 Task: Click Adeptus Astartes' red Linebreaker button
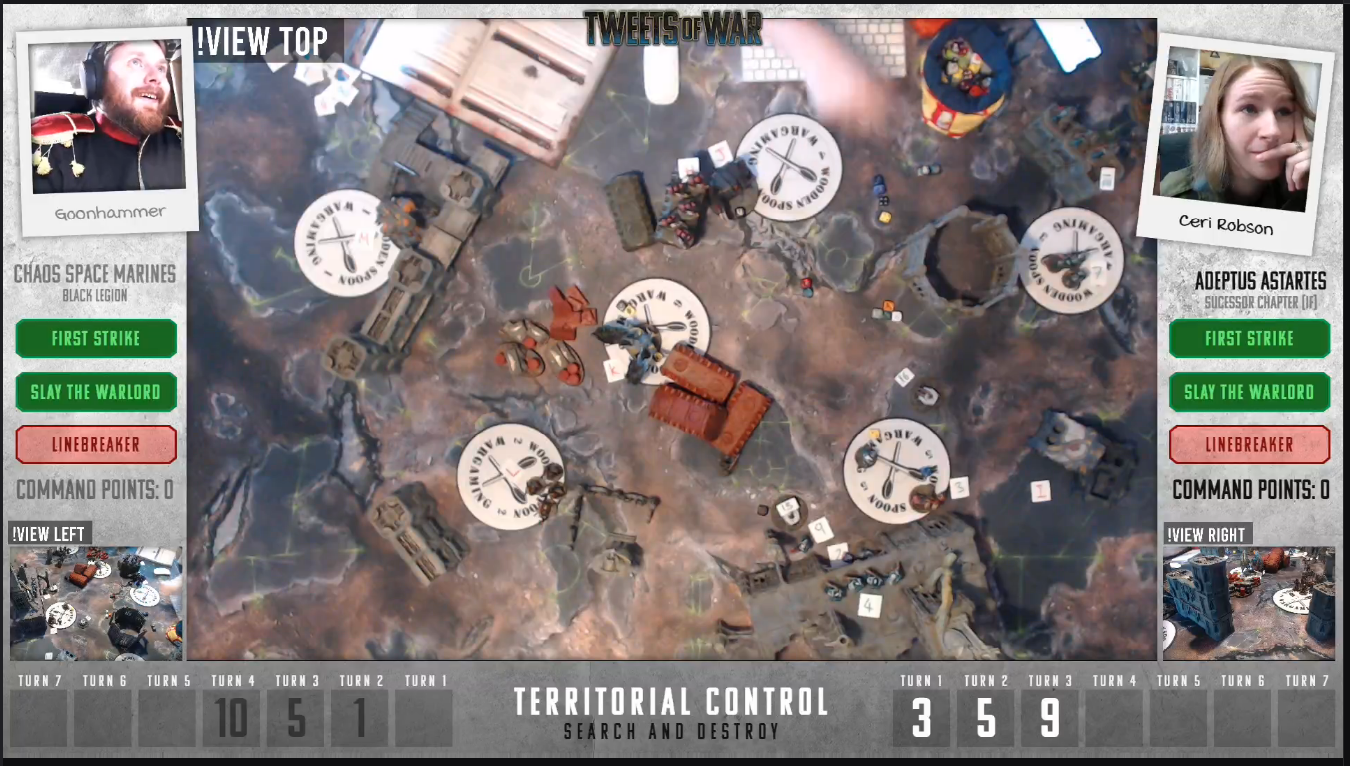click(x=1249, y=445)
